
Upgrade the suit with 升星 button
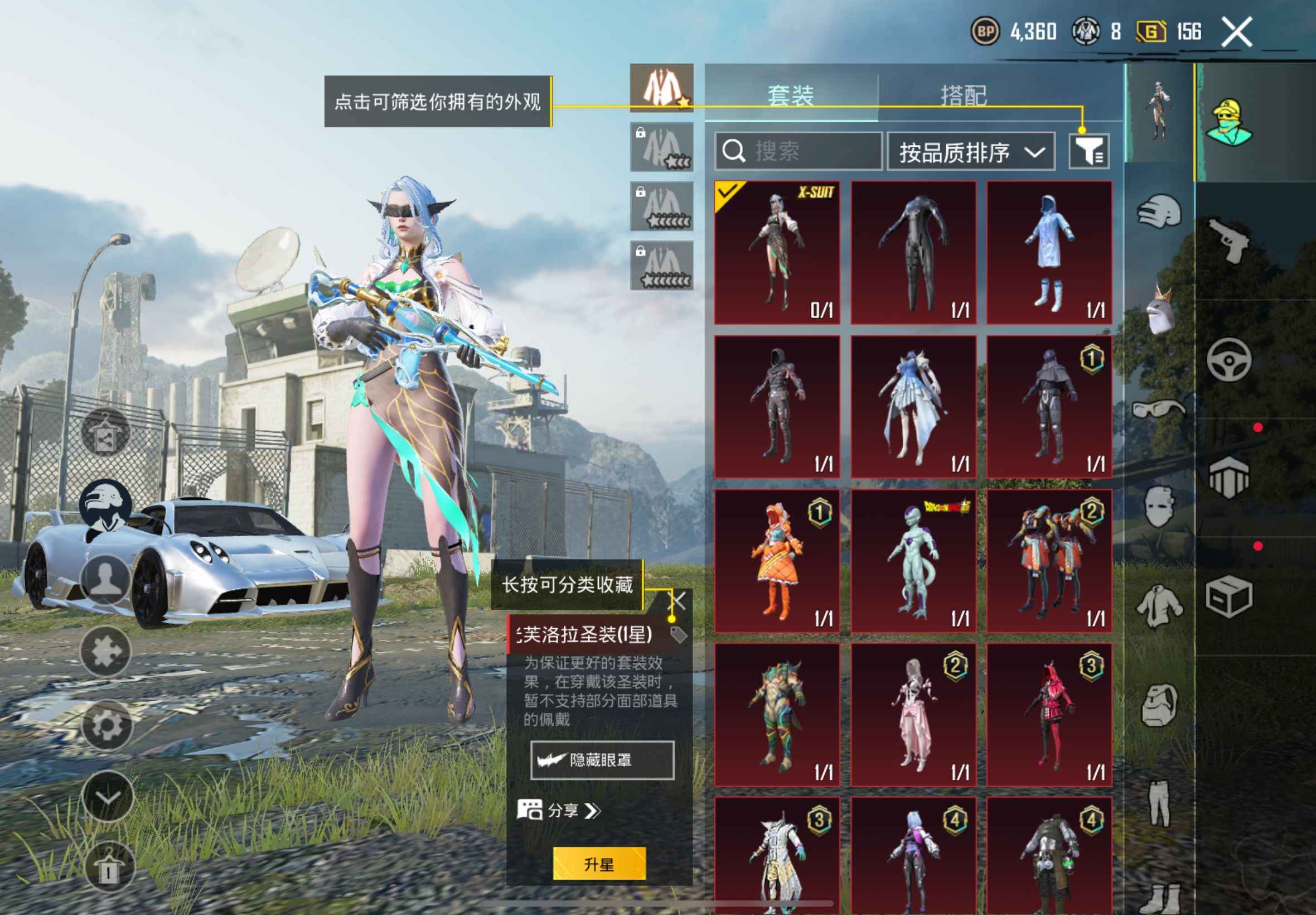[x=599, y=864]
